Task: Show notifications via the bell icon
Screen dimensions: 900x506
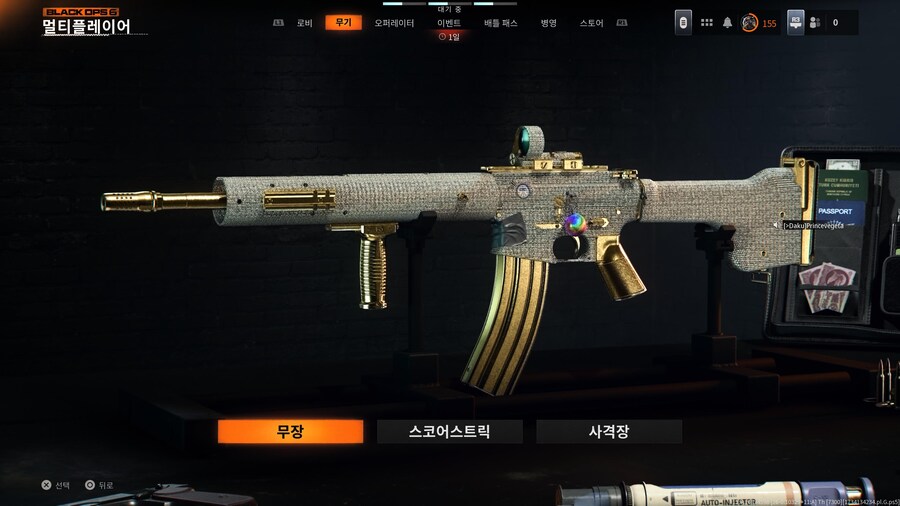Action: [728, 22]
